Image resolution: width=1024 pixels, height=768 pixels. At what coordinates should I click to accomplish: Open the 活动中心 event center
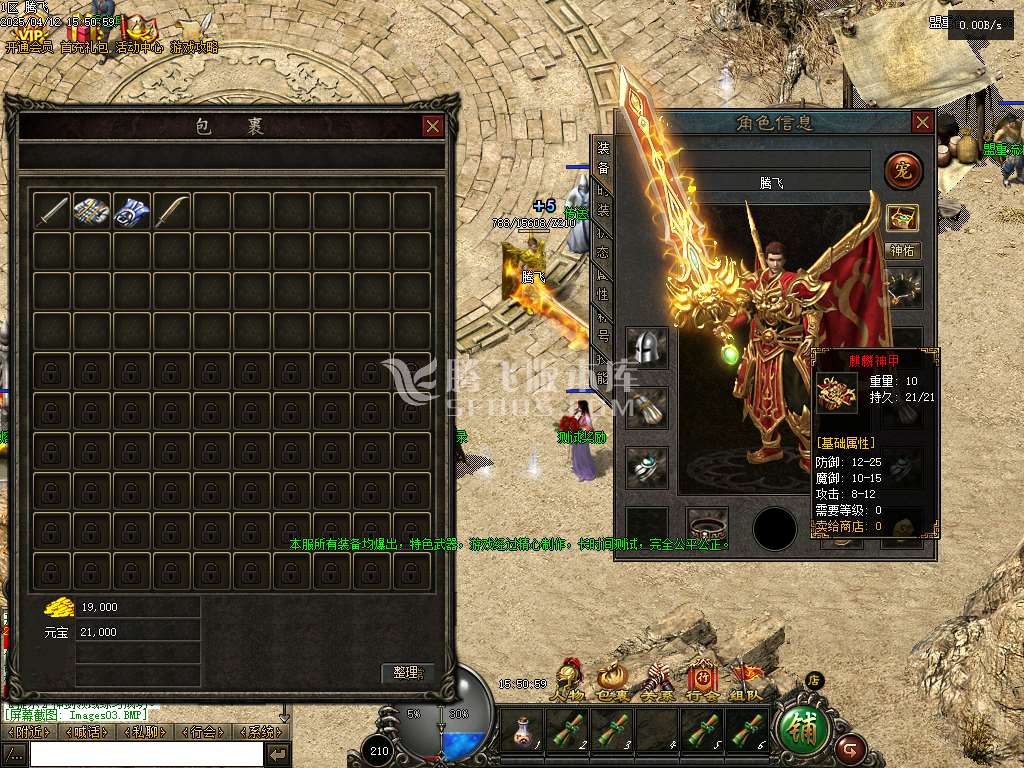click(x=139, y=32)
